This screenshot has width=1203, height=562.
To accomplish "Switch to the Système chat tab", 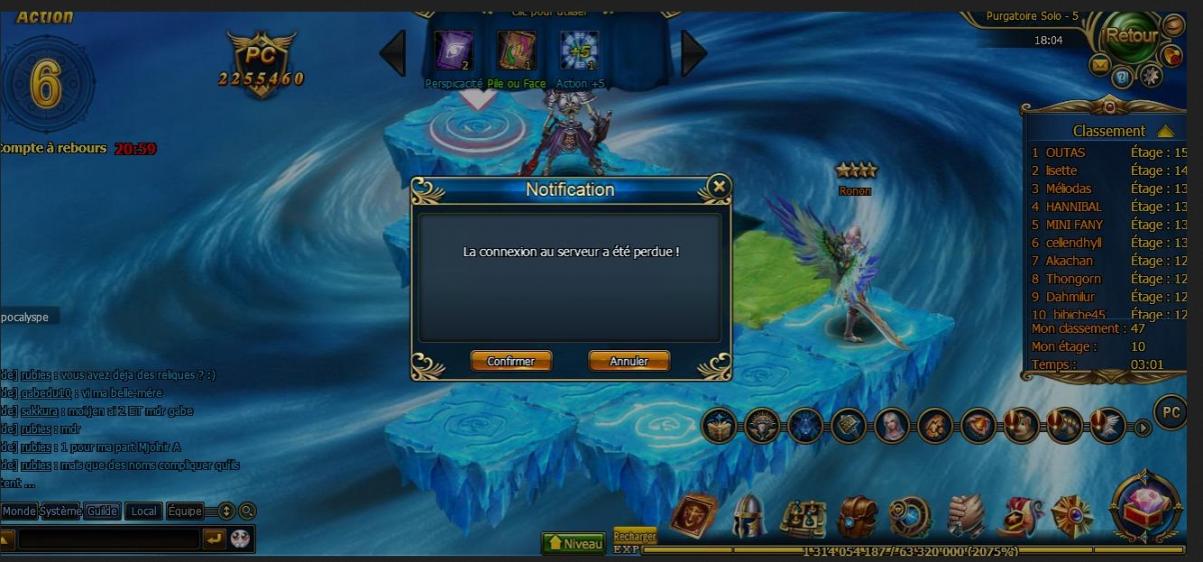I will coord(61,511).
